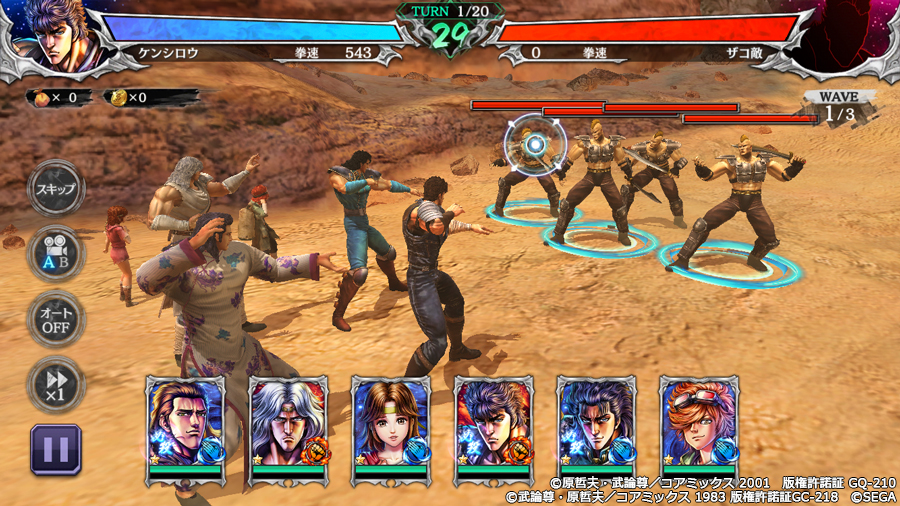Click the target reticle on the enemy
The width and height of the screenshot is (900, 506).
536,144
